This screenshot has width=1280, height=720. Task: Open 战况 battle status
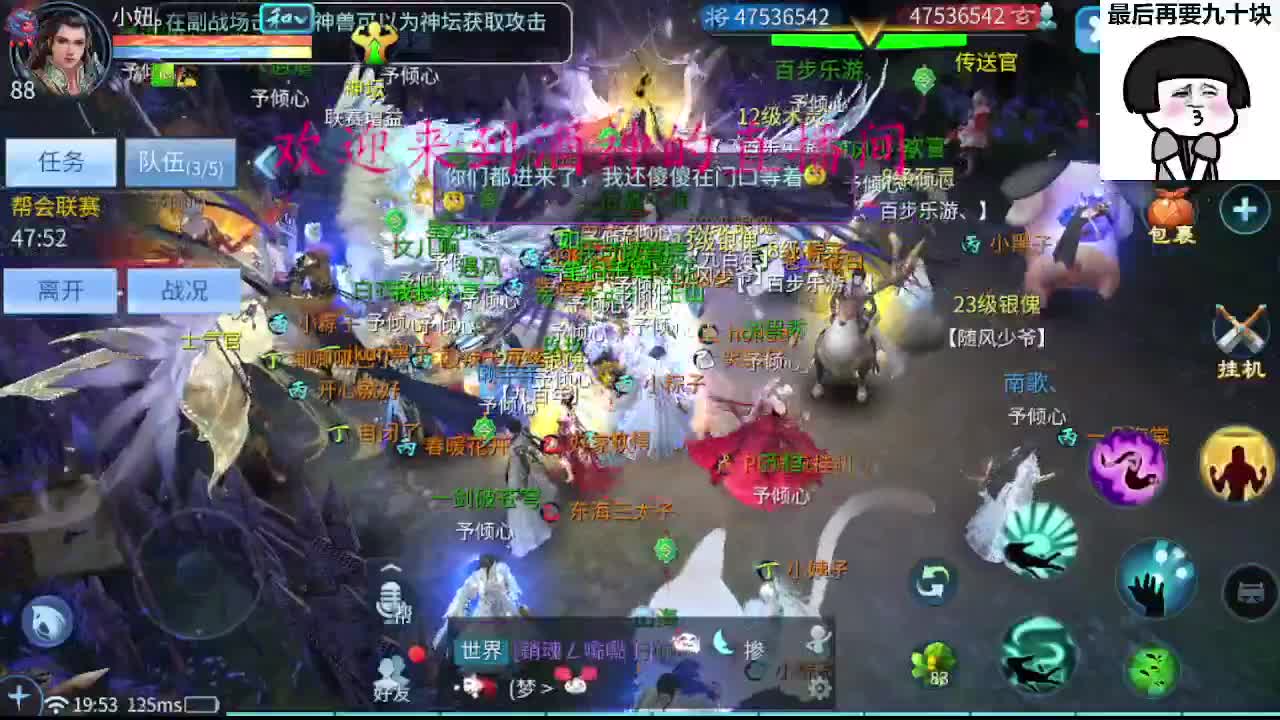[x=185, y=291]
